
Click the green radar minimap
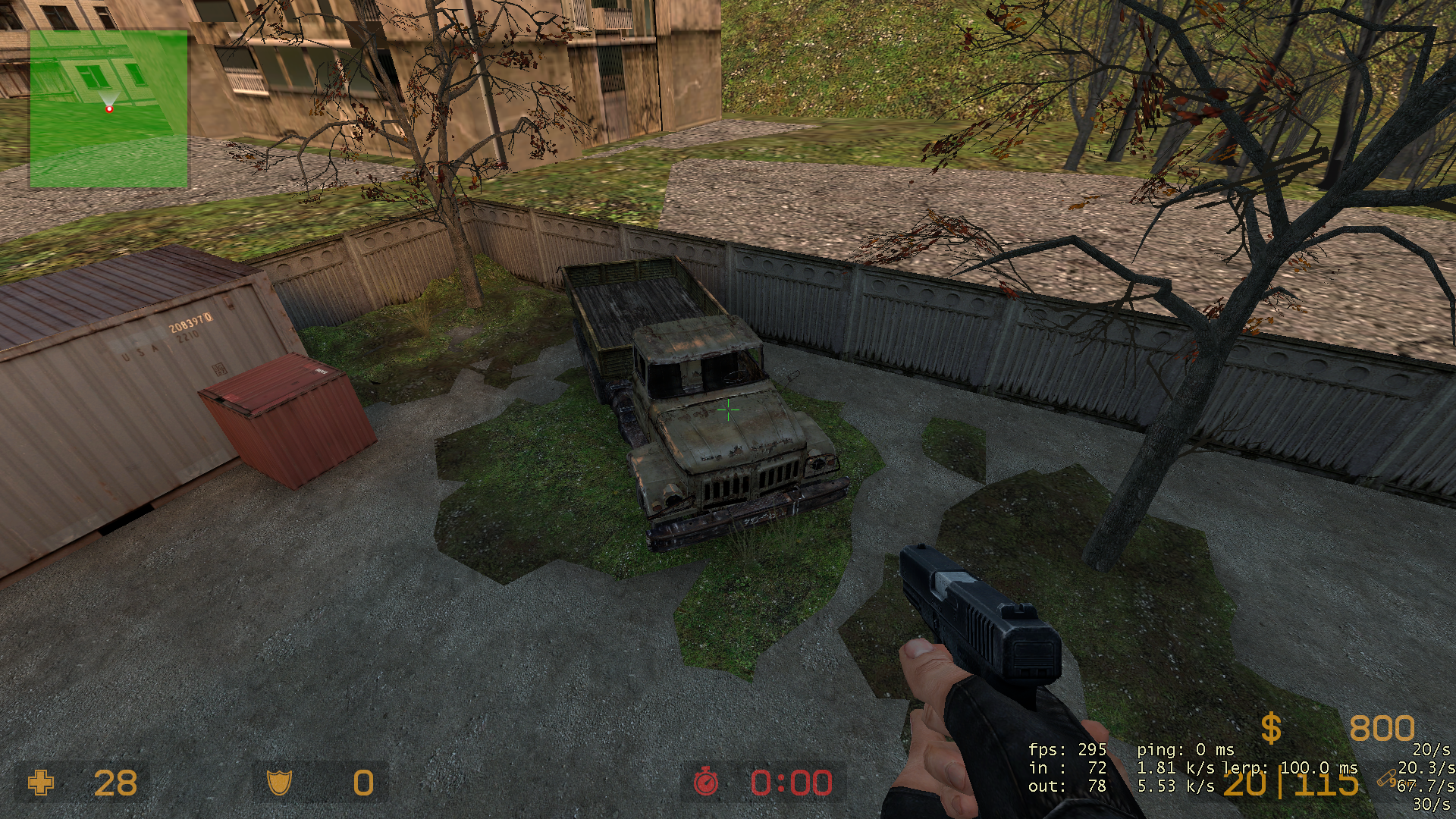point(108,108)
